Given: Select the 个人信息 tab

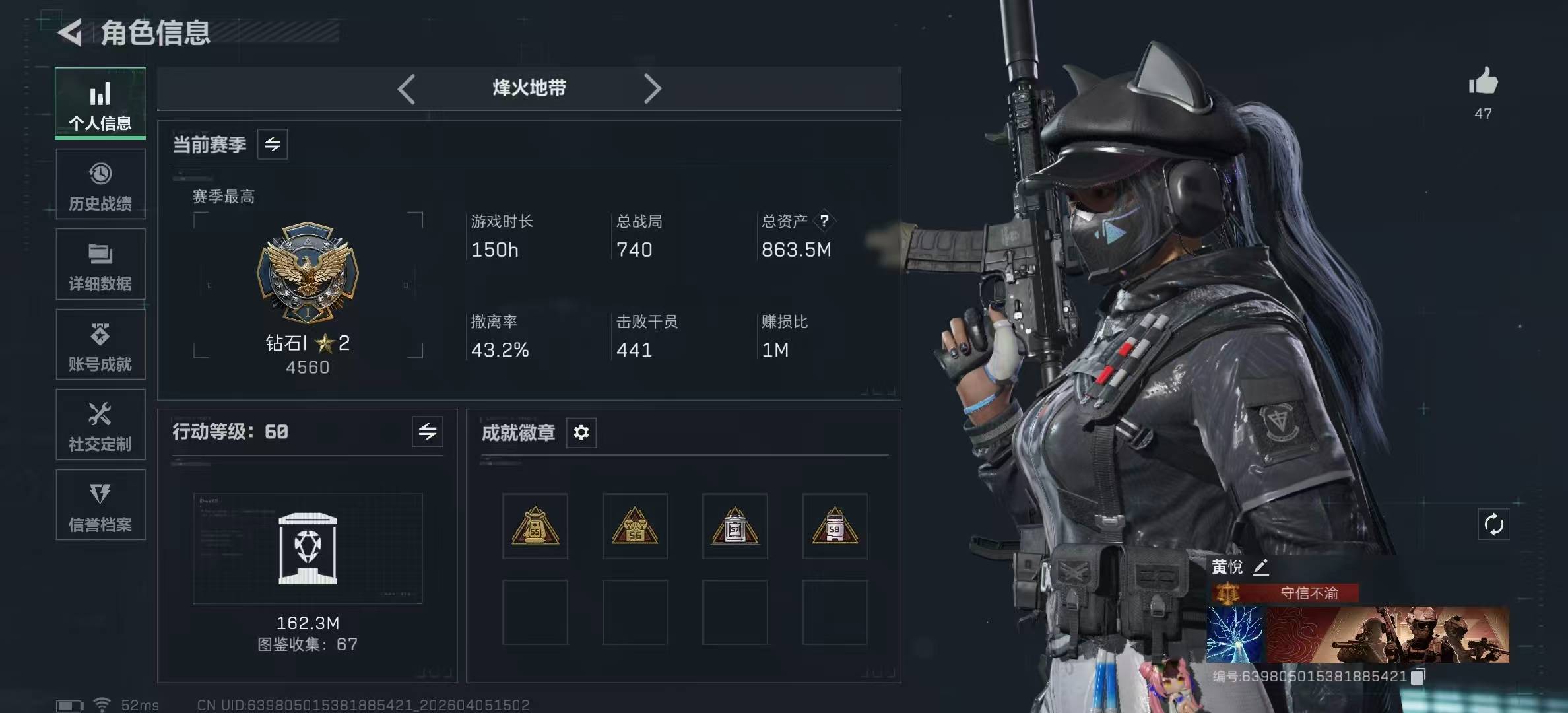Looking at the screenshot, I should 100,104.
